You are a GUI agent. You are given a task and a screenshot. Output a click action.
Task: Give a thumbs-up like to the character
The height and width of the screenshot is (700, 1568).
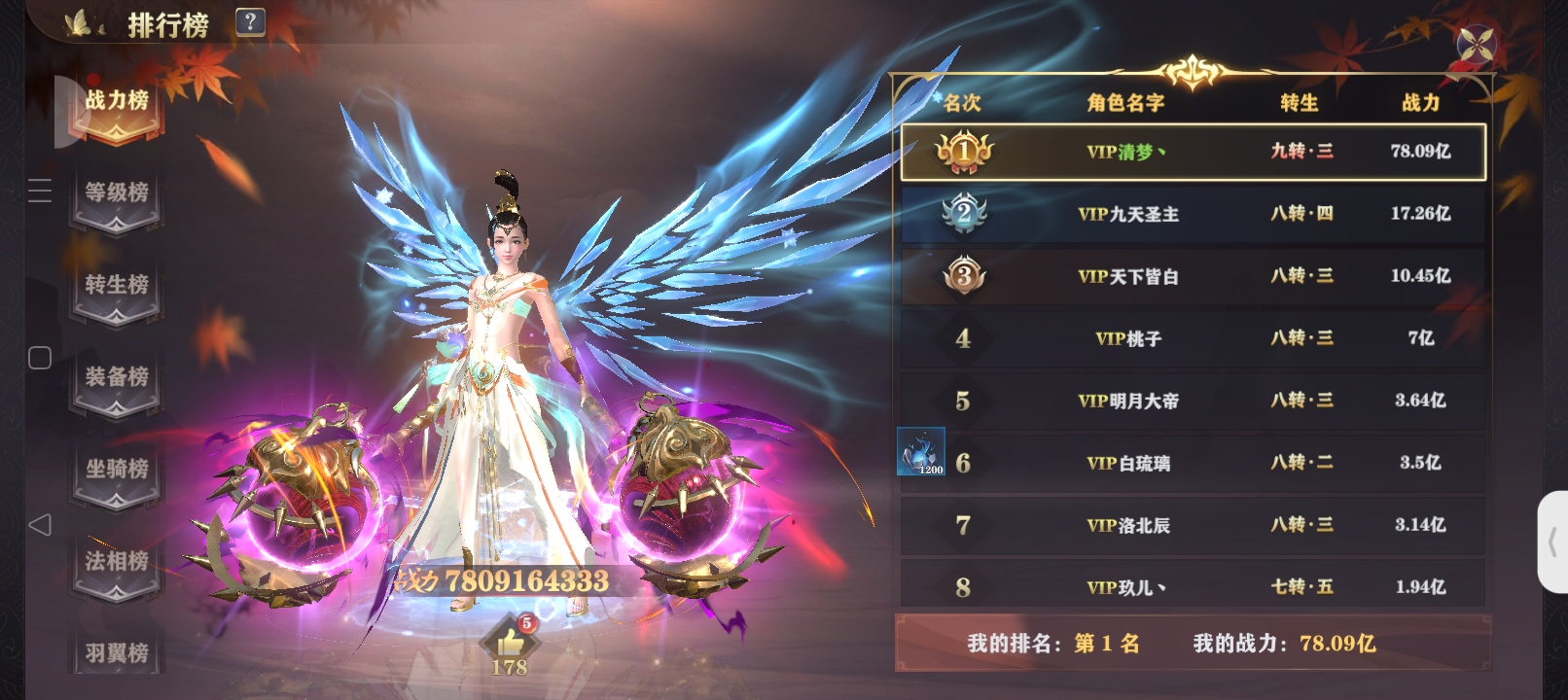[x=509, y=642]
